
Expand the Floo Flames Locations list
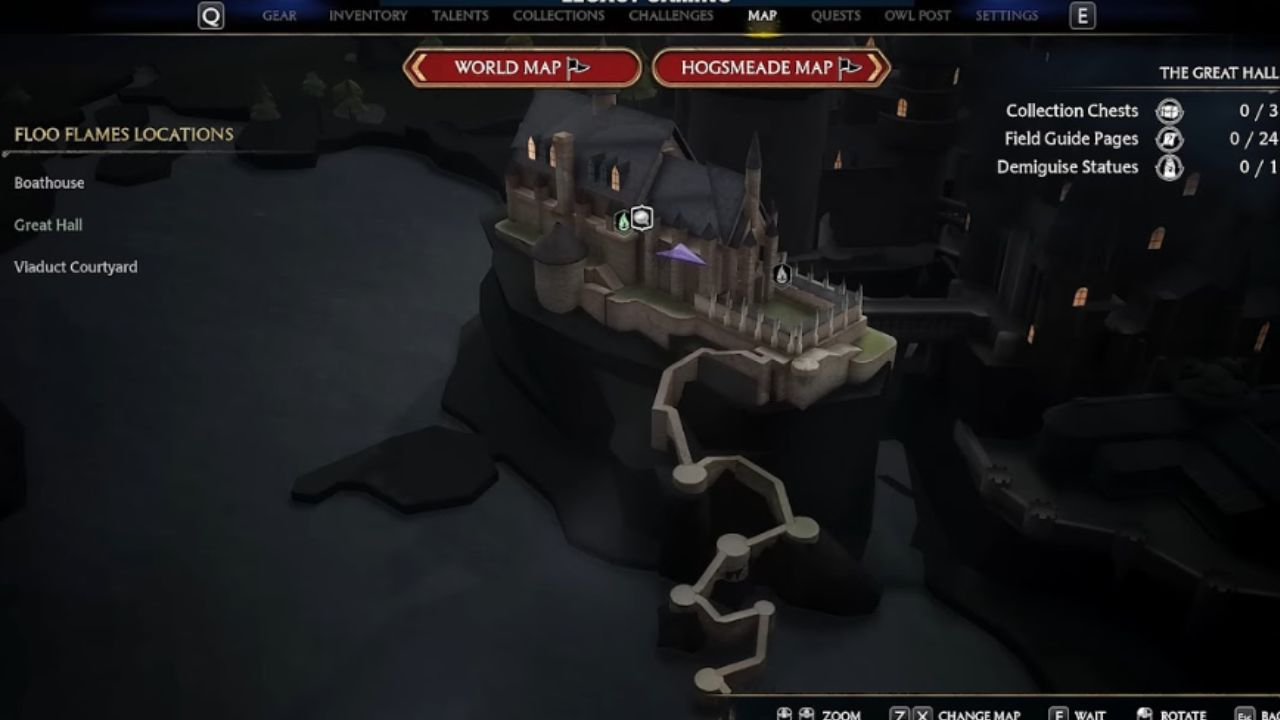pos(122,134)
